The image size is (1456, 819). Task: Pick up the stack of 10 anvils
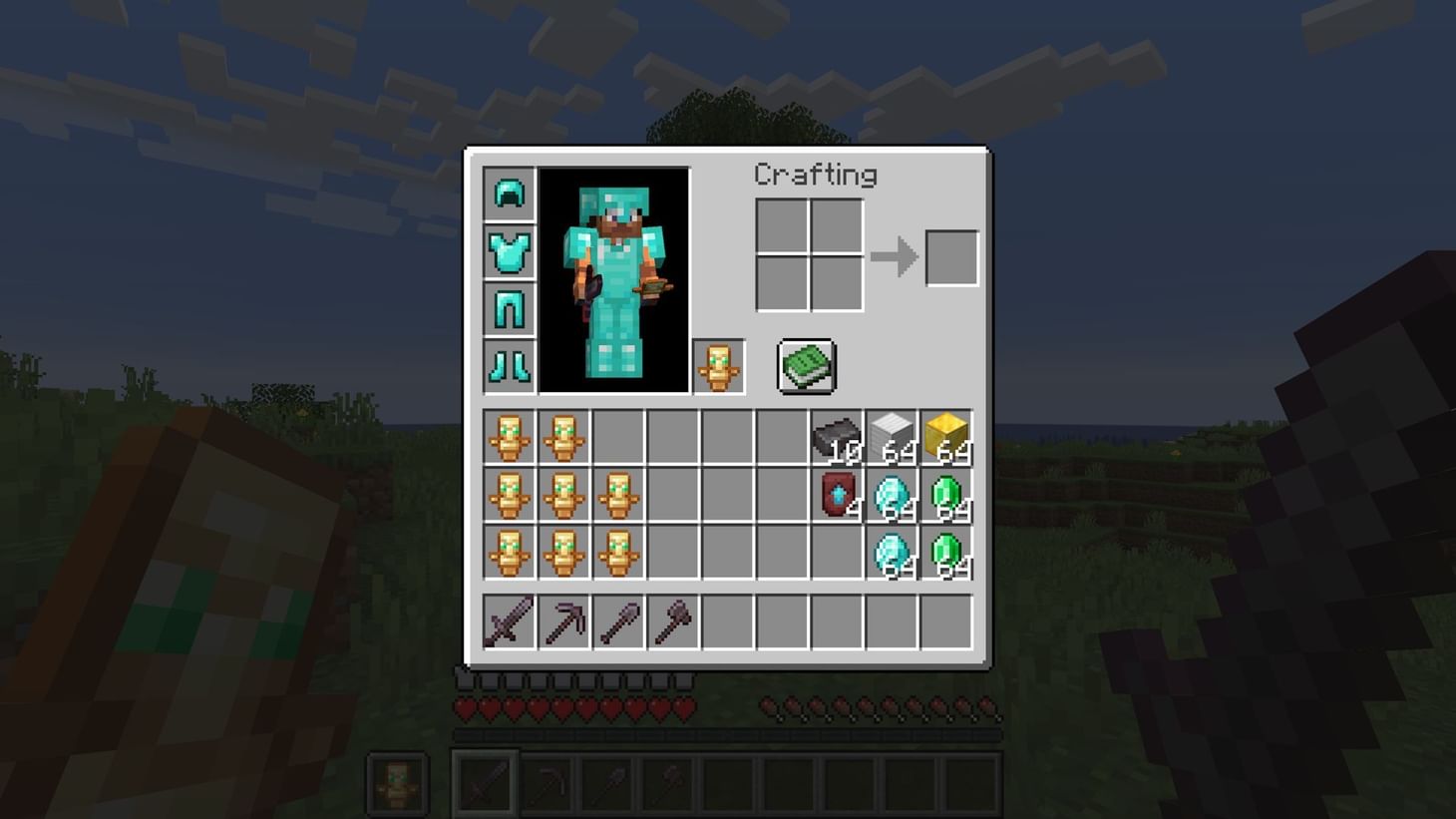(x=836, y=433)
